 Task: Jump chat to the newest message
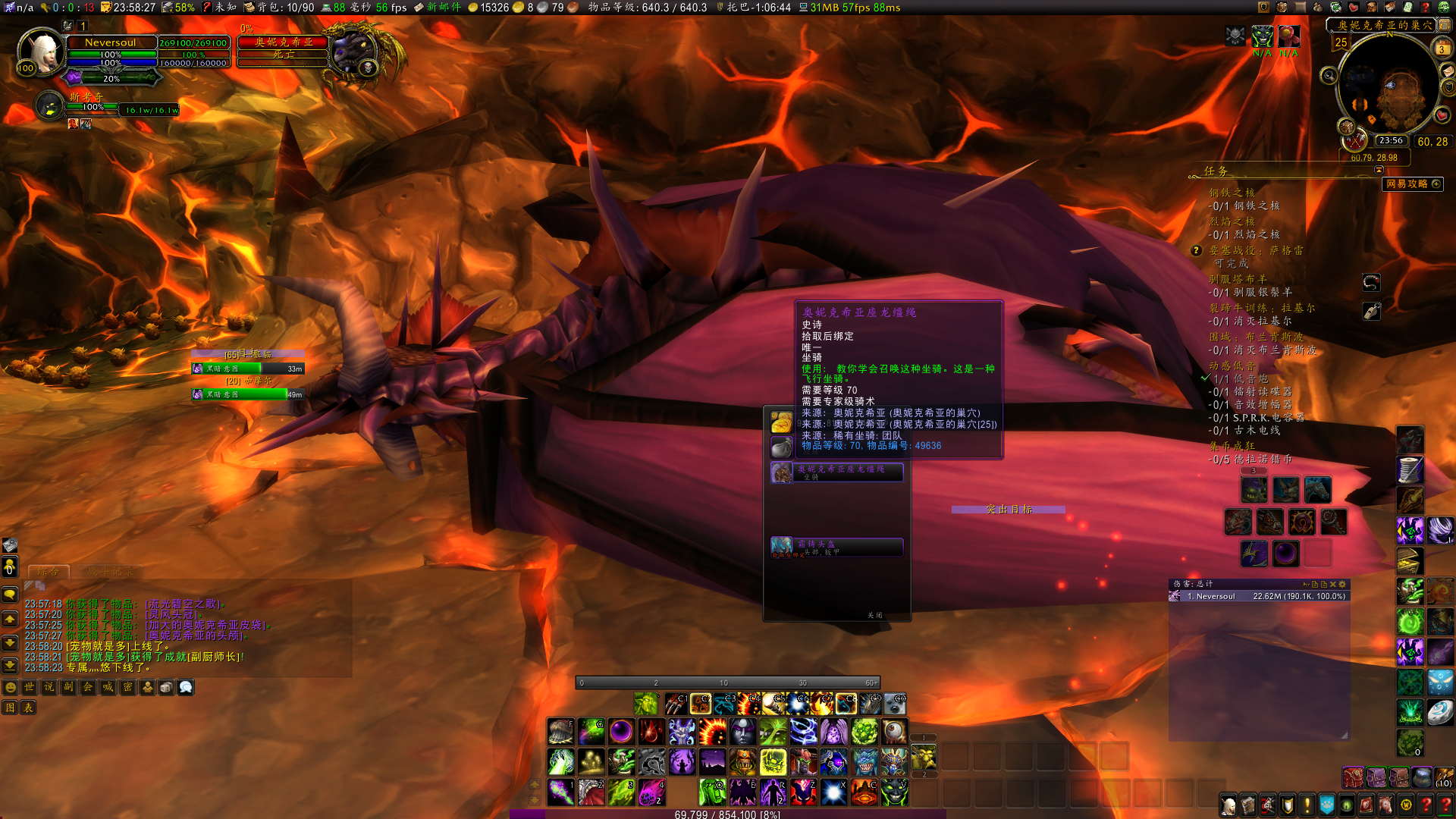(10, 665)
